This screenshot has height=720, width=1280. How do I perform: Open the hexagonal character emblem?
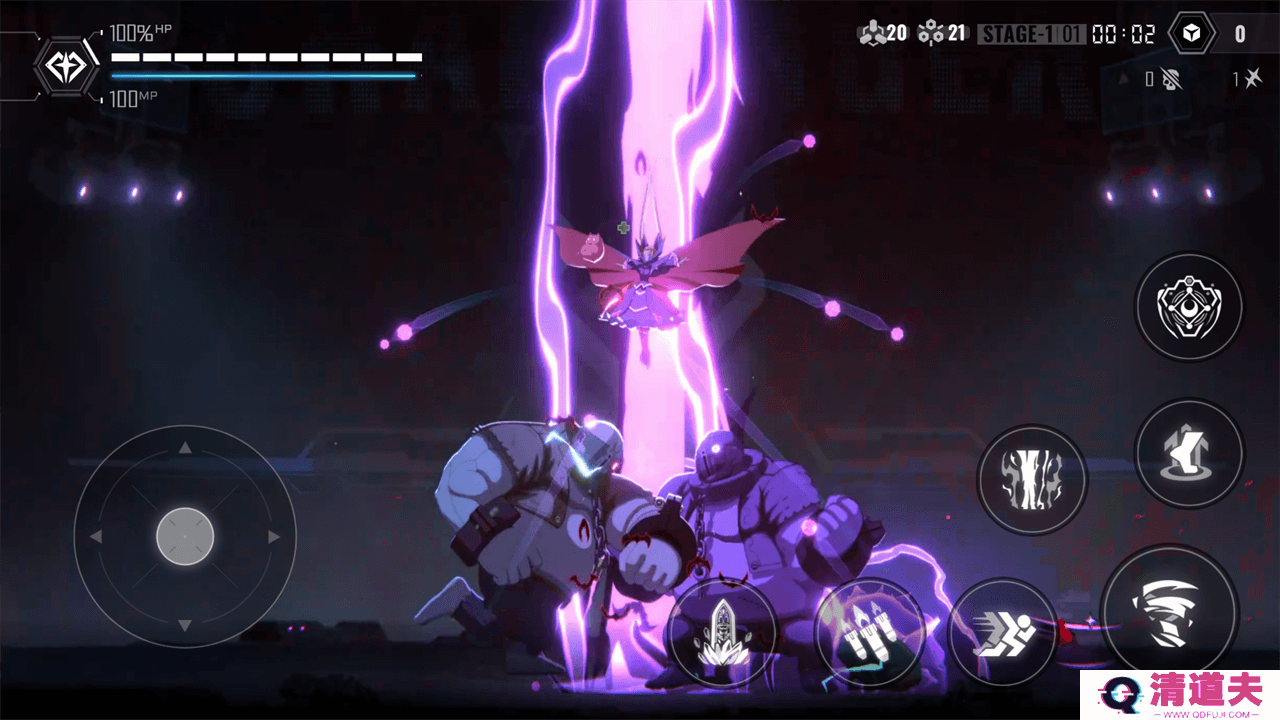[66, 66]
